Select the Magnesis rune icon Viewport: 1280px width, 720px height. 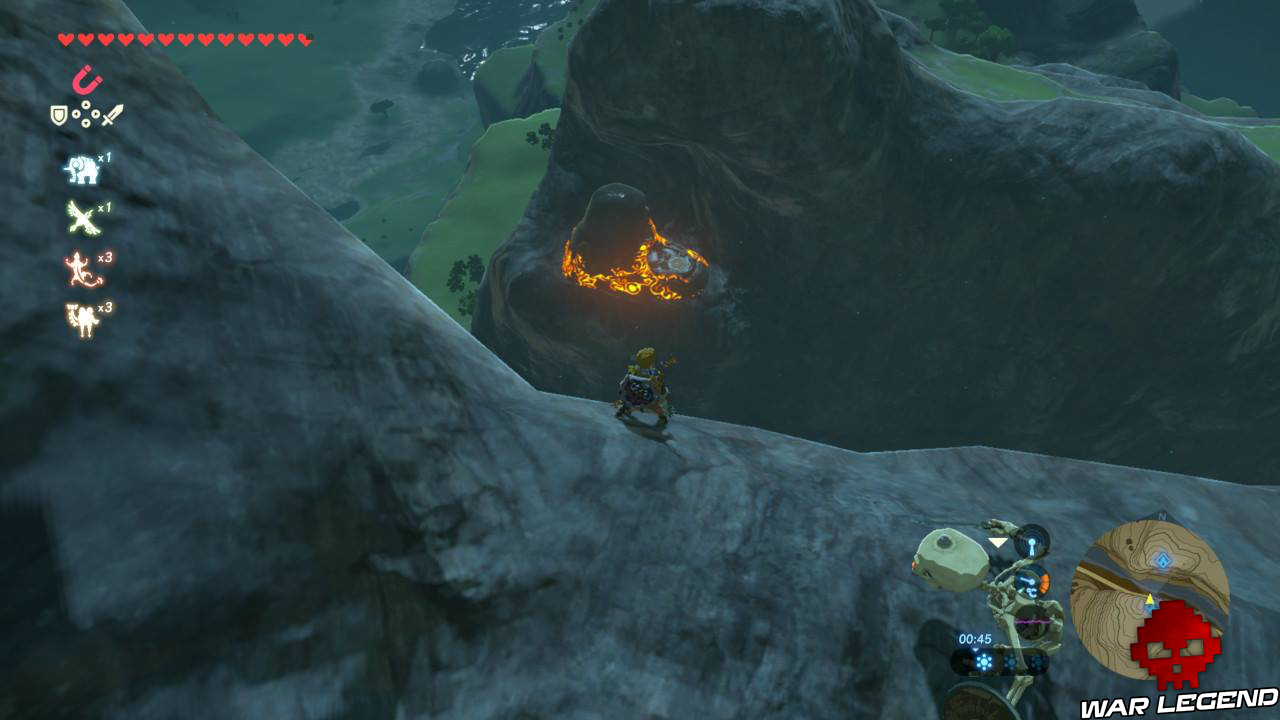coord(84,79)
